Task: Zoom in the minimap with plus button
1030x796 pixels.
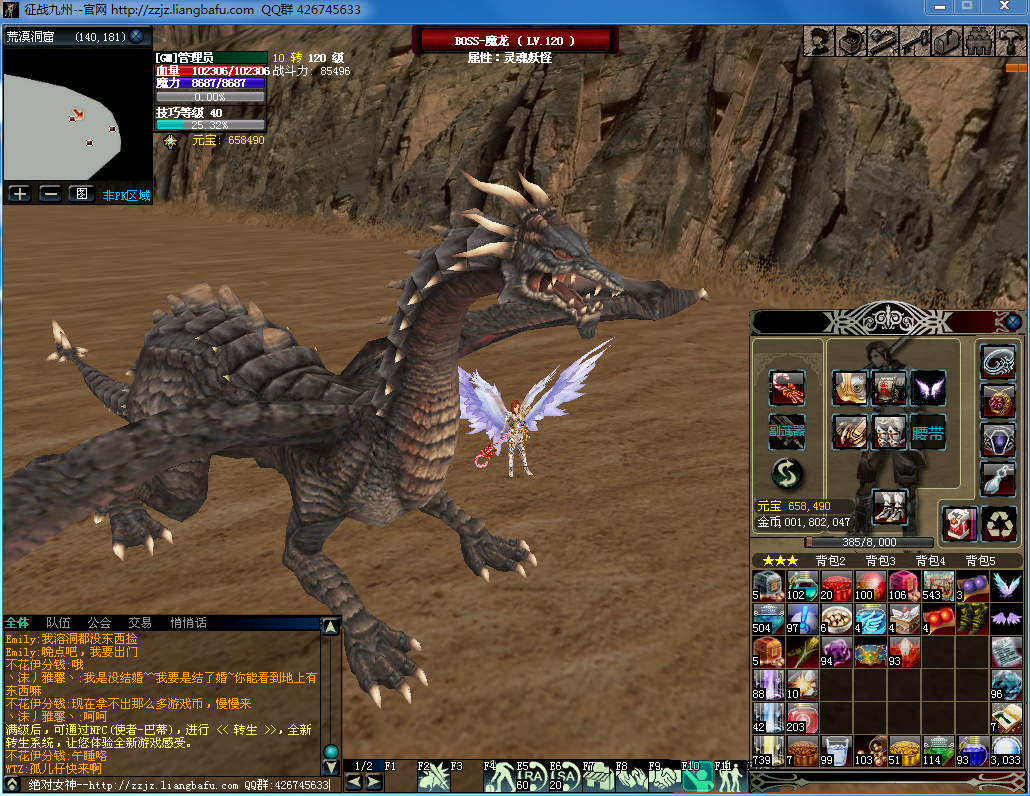Action: pos(19,194)
